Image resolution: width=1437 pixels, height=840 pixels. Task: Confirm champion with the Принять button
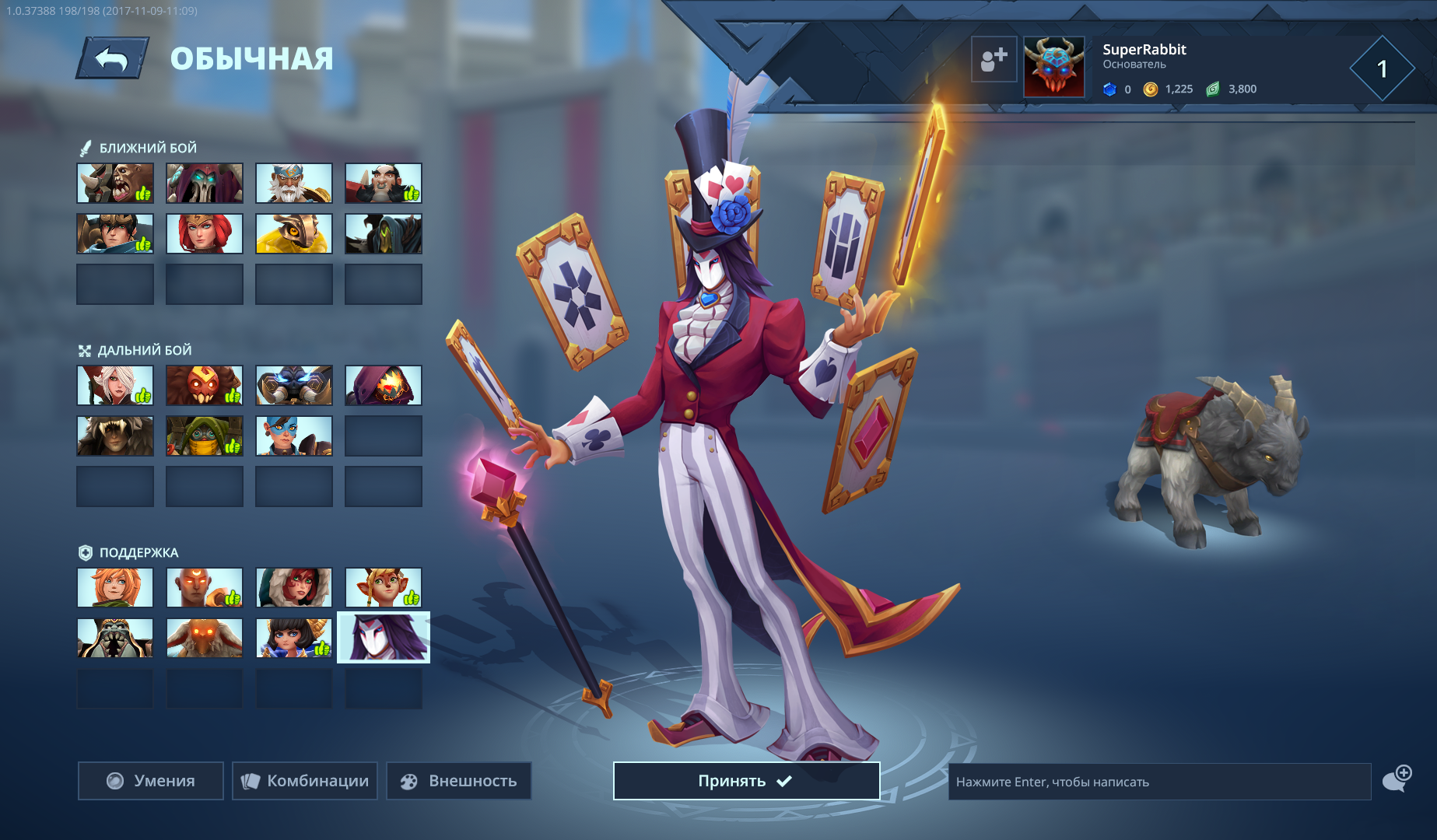tap(746, 781)
